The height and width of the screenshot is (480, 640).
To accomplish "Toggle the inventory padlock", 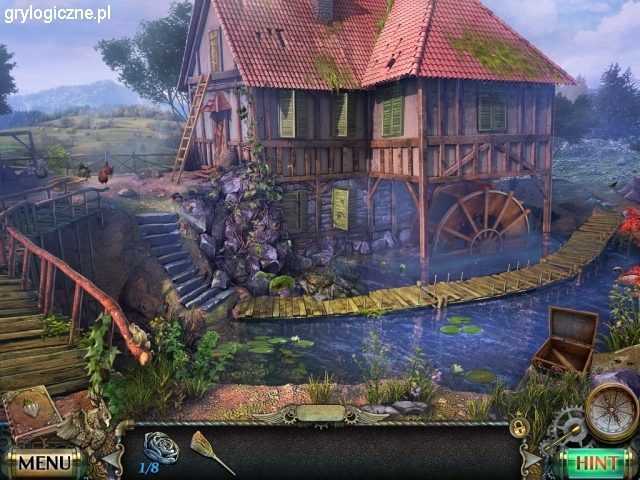I will tap(519, 427).
